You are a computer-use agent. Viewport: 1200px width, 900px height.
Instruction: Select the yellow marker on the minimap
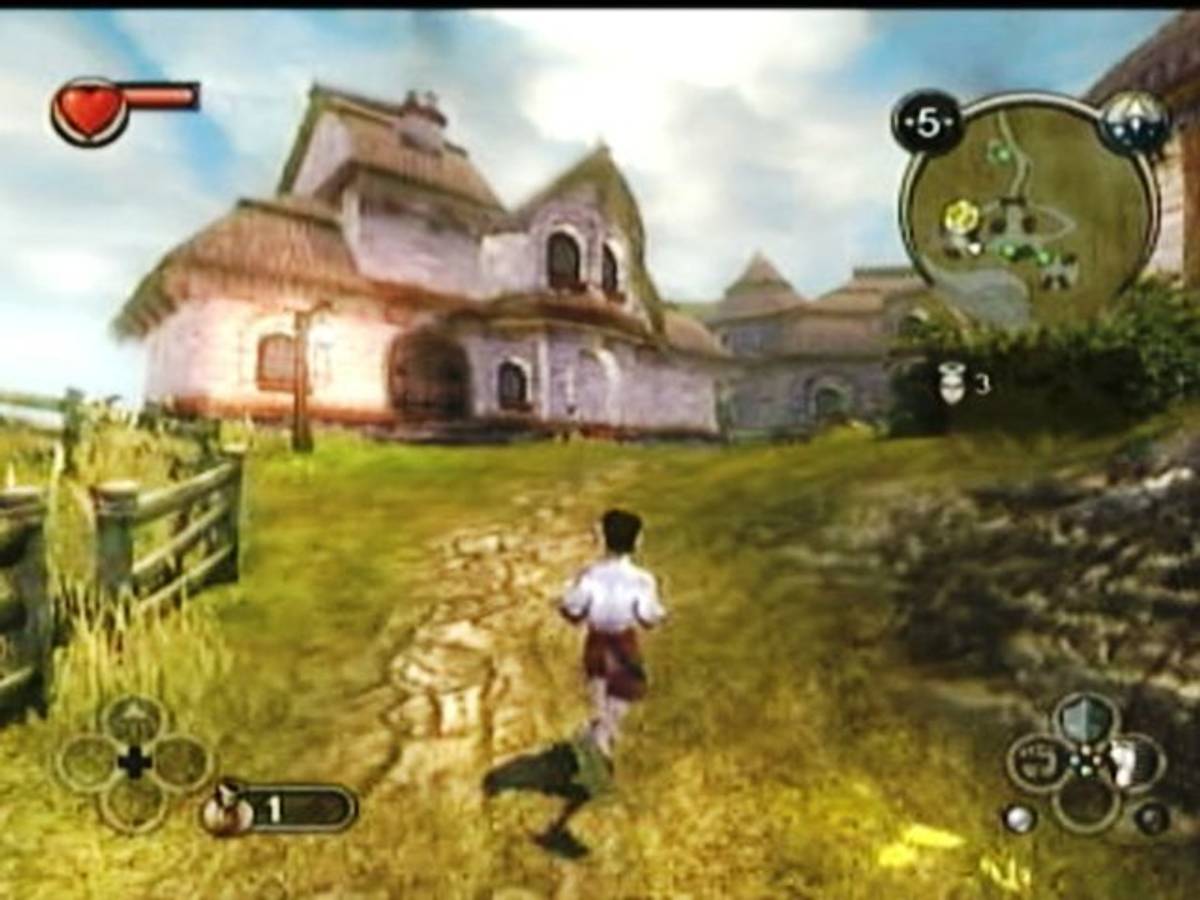(961, 214)
